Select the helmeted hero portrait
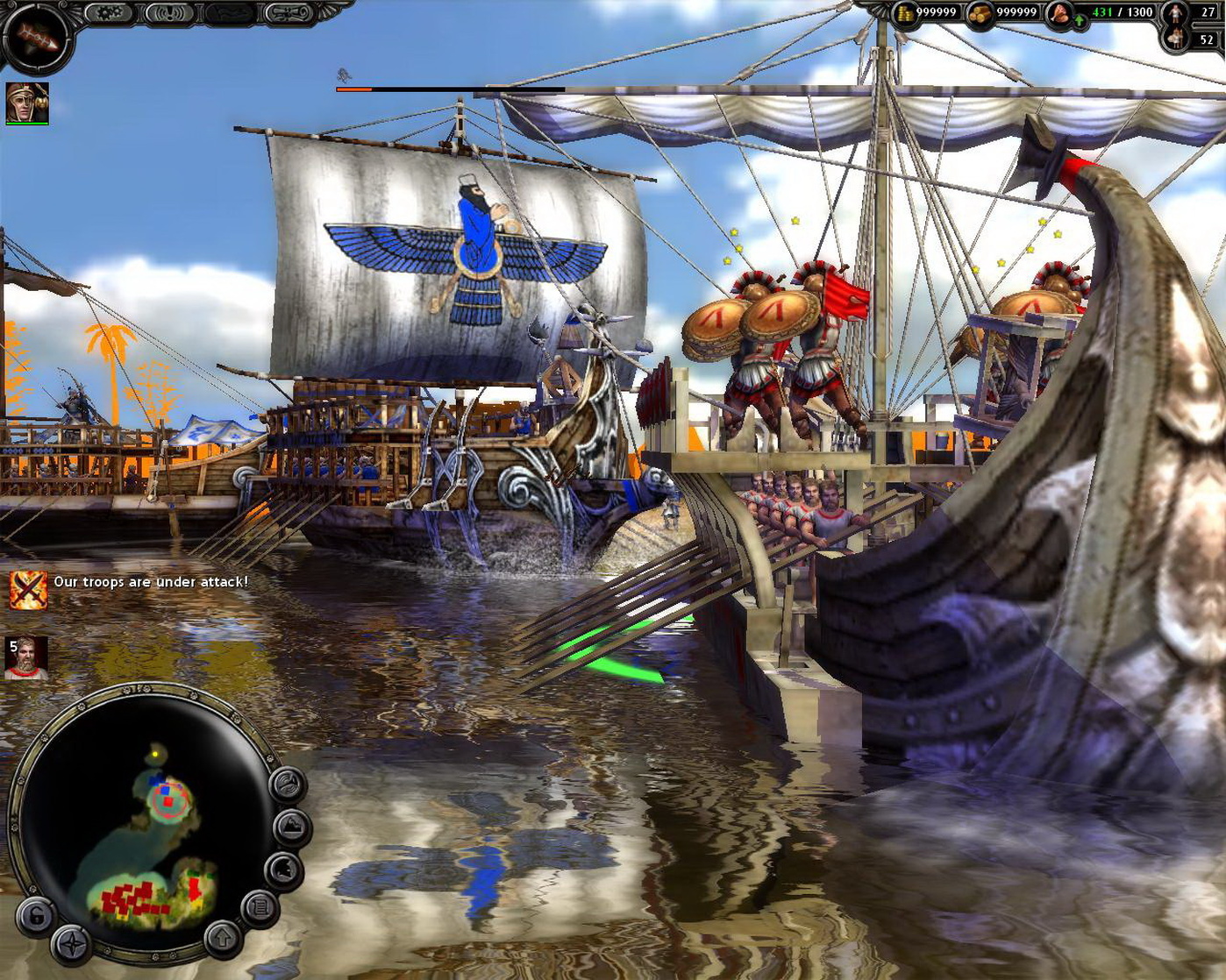 [27, 103]
